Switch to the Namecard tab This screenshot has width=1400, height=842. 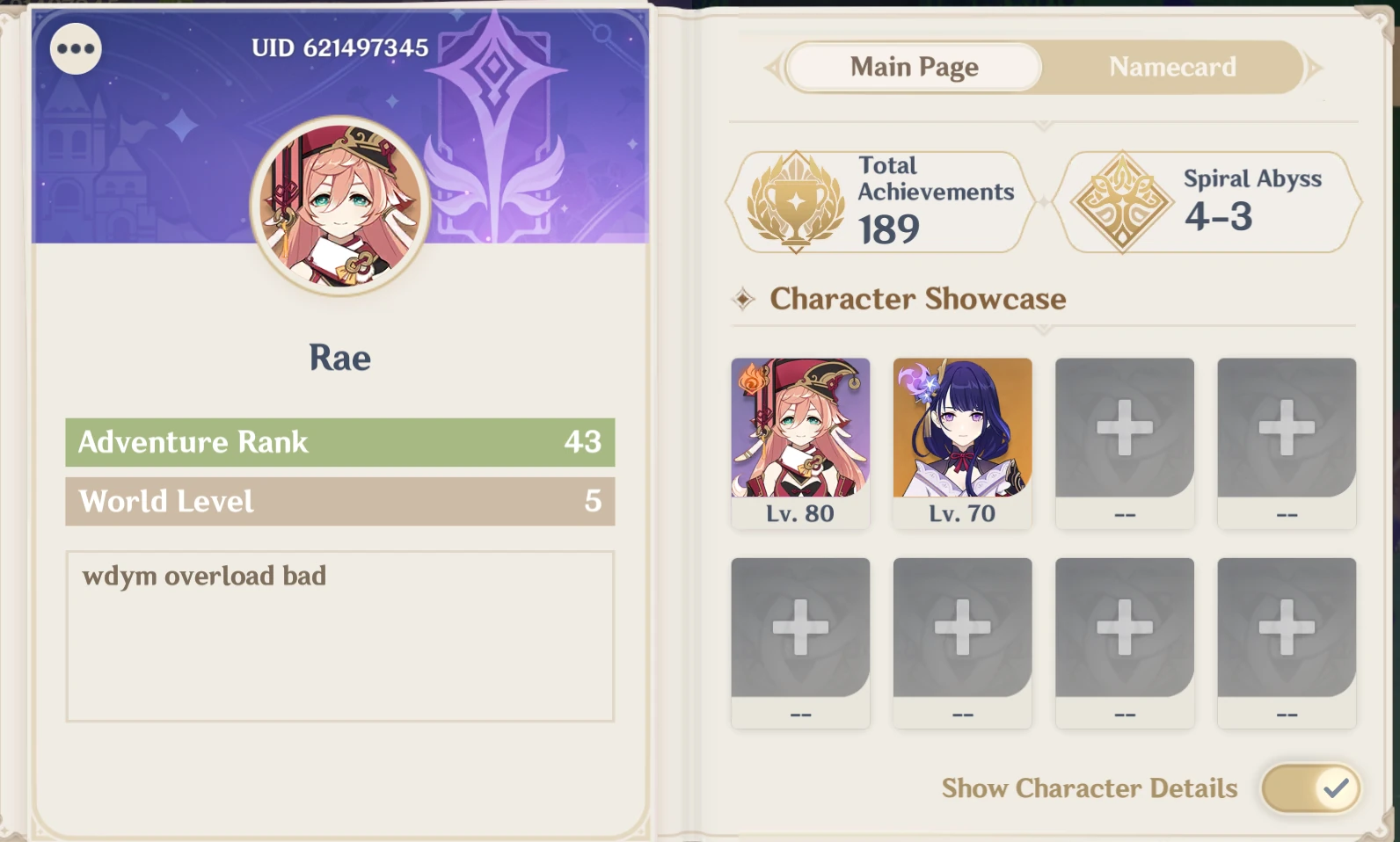click(x=1173, y=67)
